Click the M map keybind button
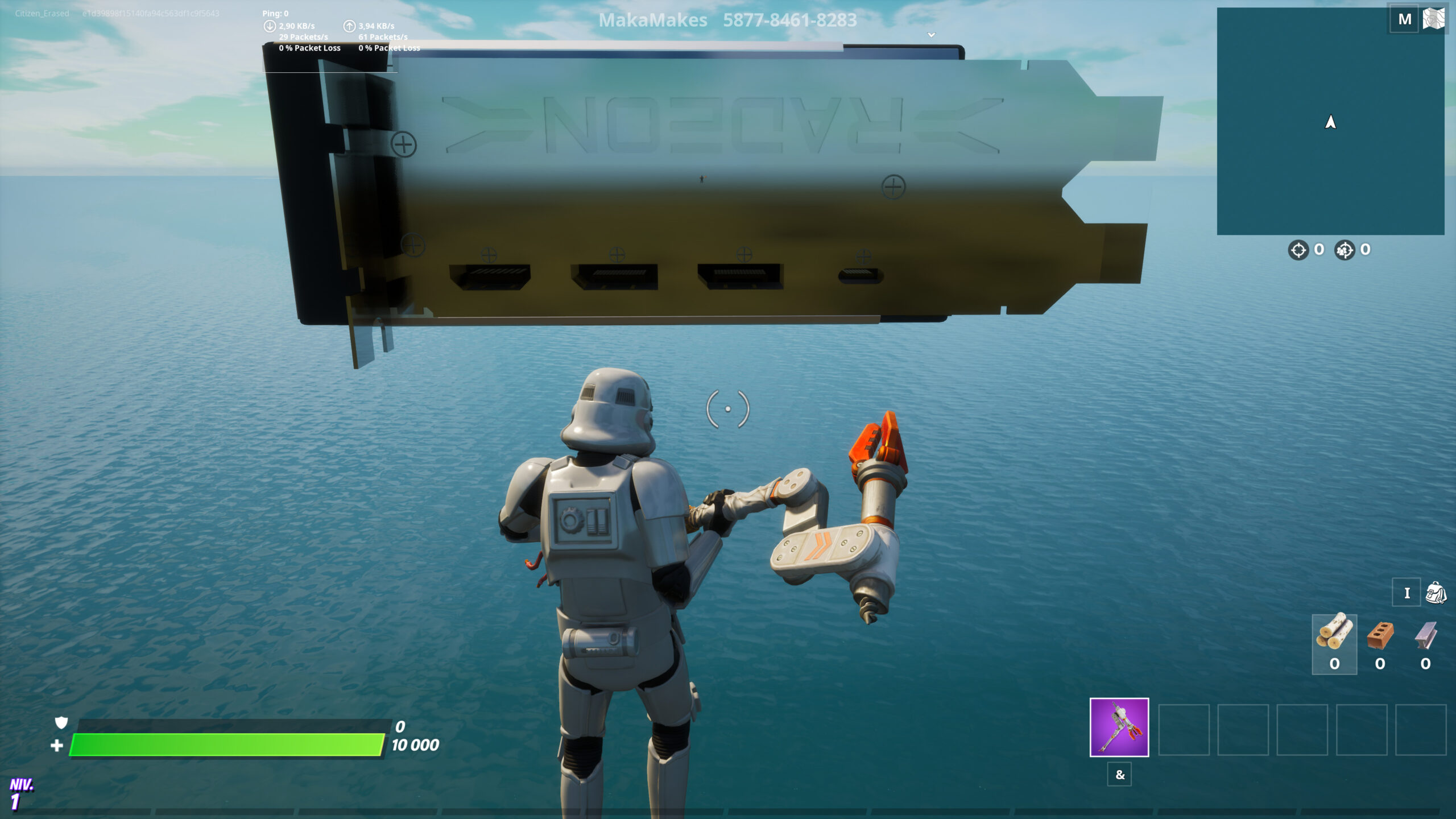The width and height of the screenshot is (1456, 819). [1404, 18]
